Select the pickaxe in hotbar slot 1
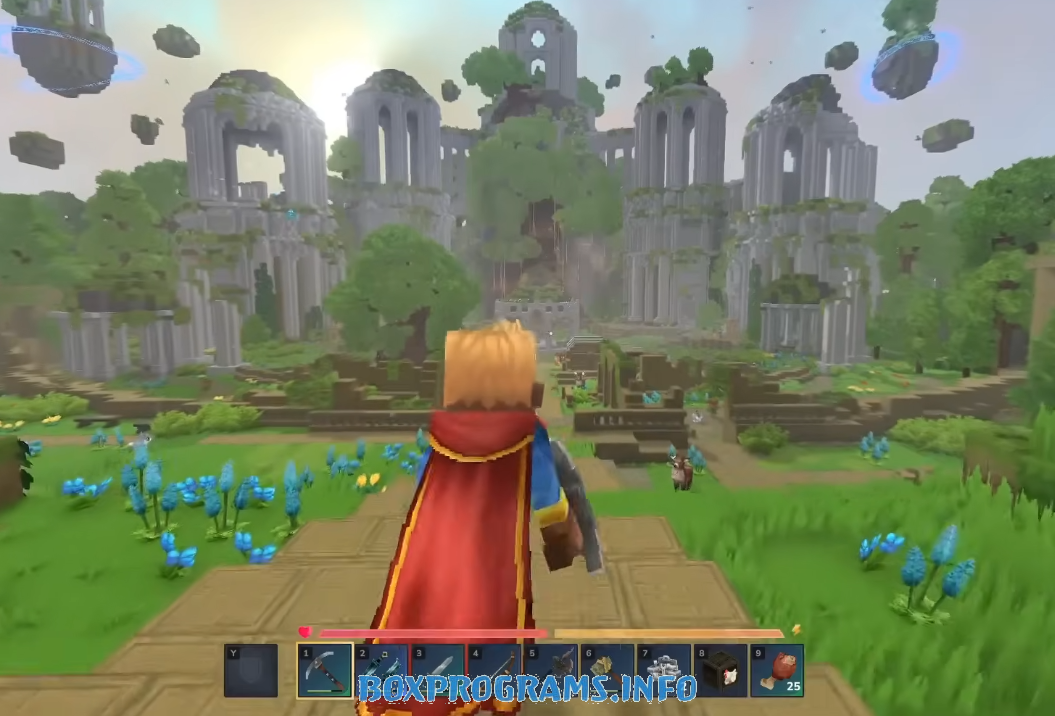 (x=324, y=670)
